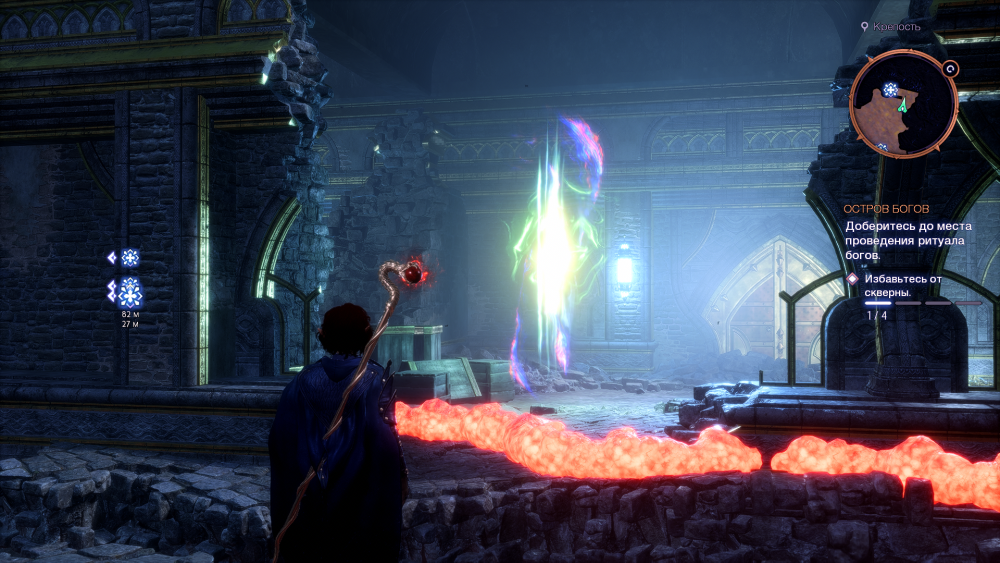1000x563 pixels.
Task: Select the stacked waypoint marker above the distances
Action: (x=129, y=292)
